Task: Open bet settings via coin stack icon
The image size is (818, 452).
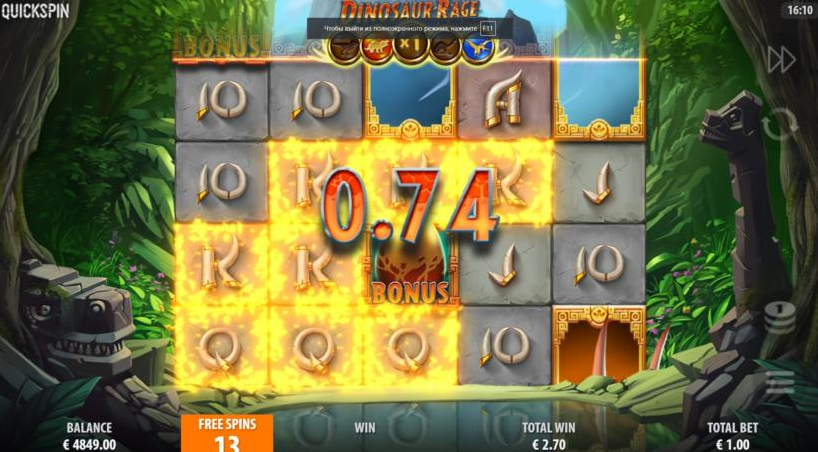Action: [x=779, y=317]
